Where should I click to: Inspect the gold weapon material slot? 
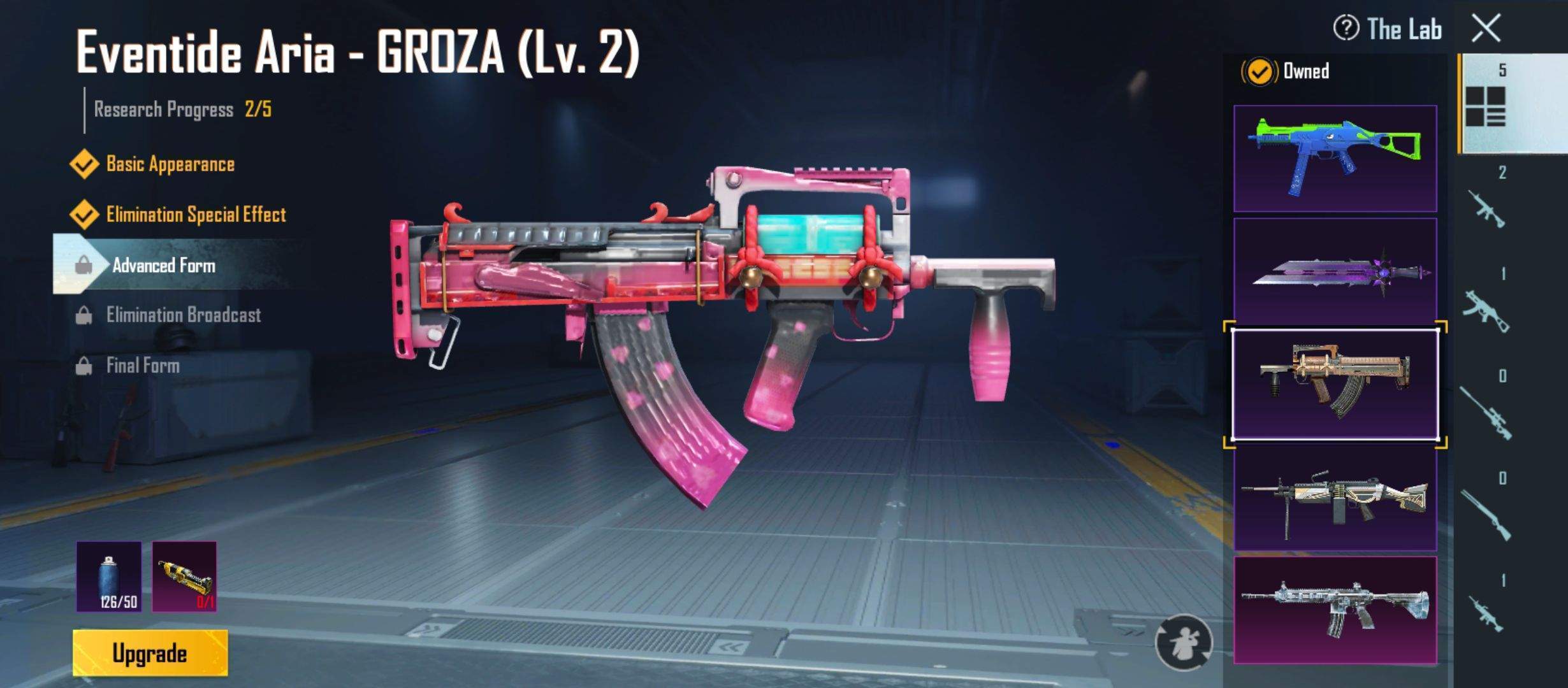coord(184,577)
